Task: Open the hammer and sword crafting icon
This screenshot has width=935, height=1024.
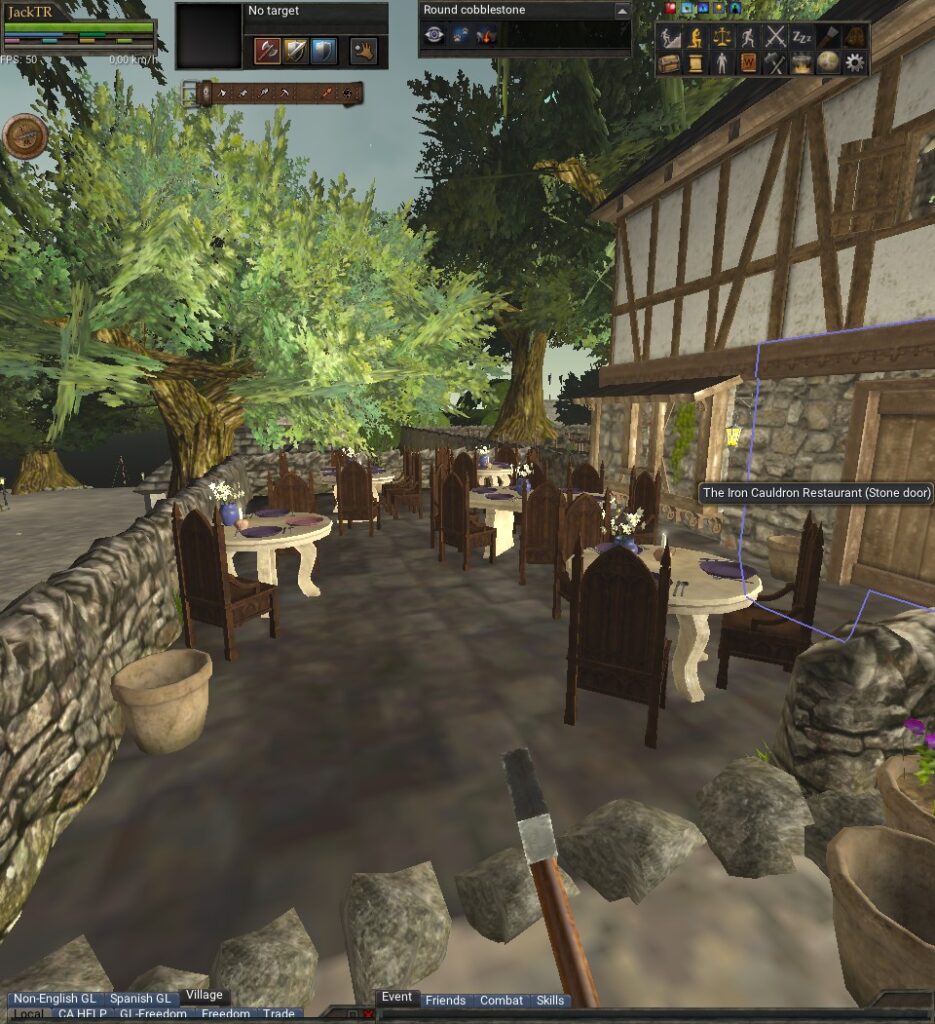Action: [776, 63]
